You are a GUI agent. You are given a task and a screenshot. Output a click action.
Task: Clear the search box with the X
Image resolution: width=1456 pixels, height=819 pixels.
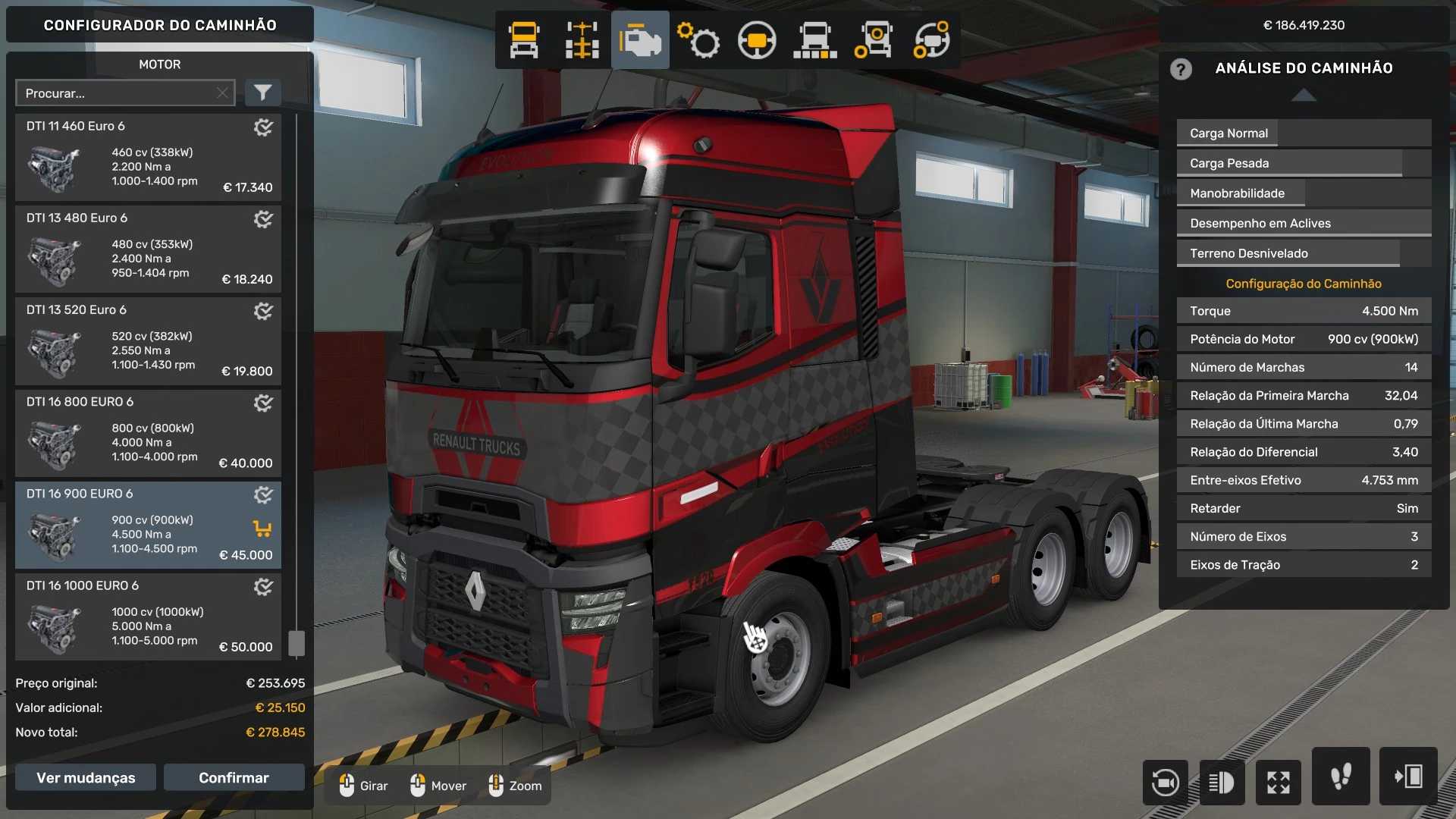(222, 93)
